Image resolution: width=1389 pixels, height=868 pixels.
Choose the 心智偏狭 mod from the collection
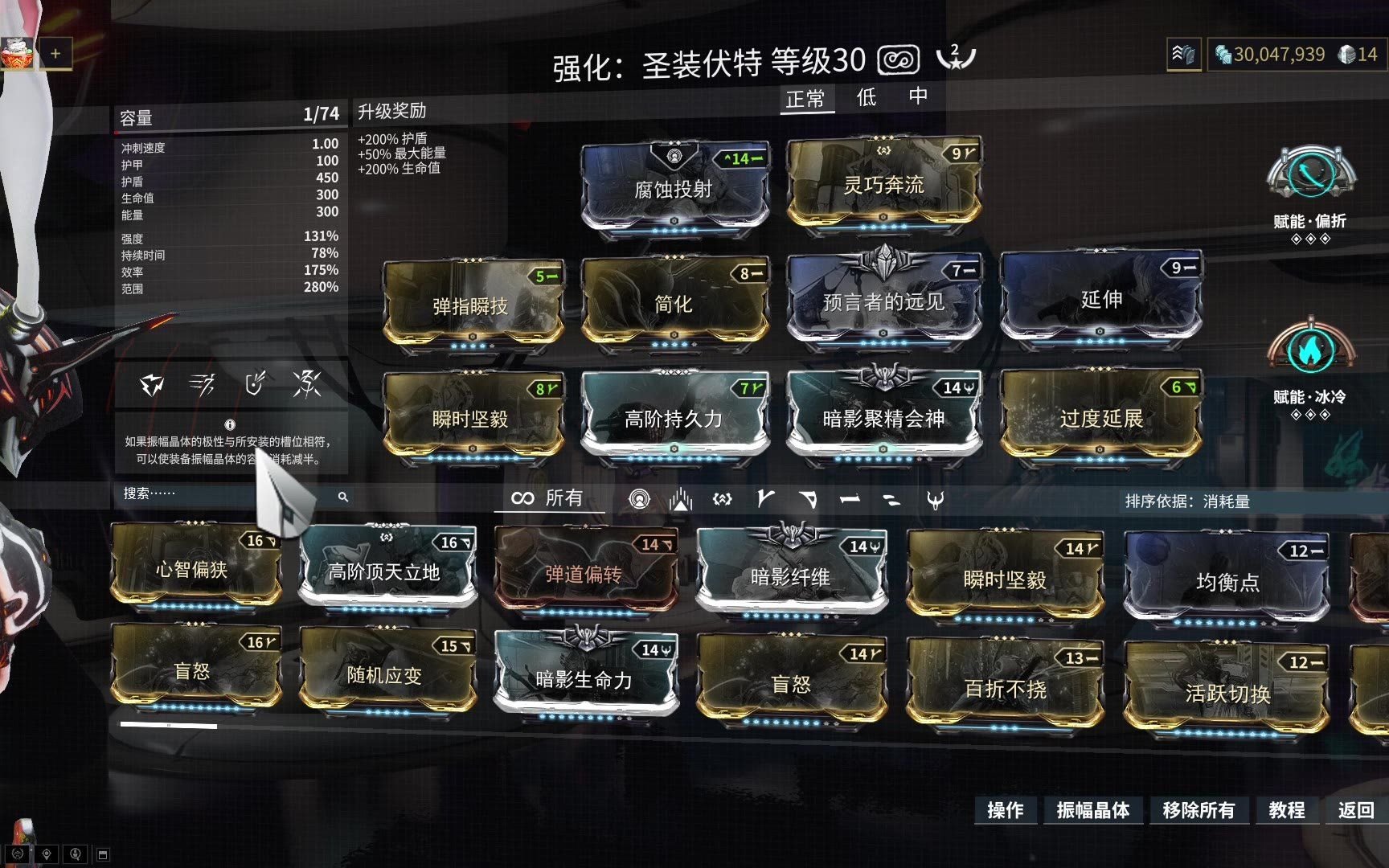click(192, 570)
